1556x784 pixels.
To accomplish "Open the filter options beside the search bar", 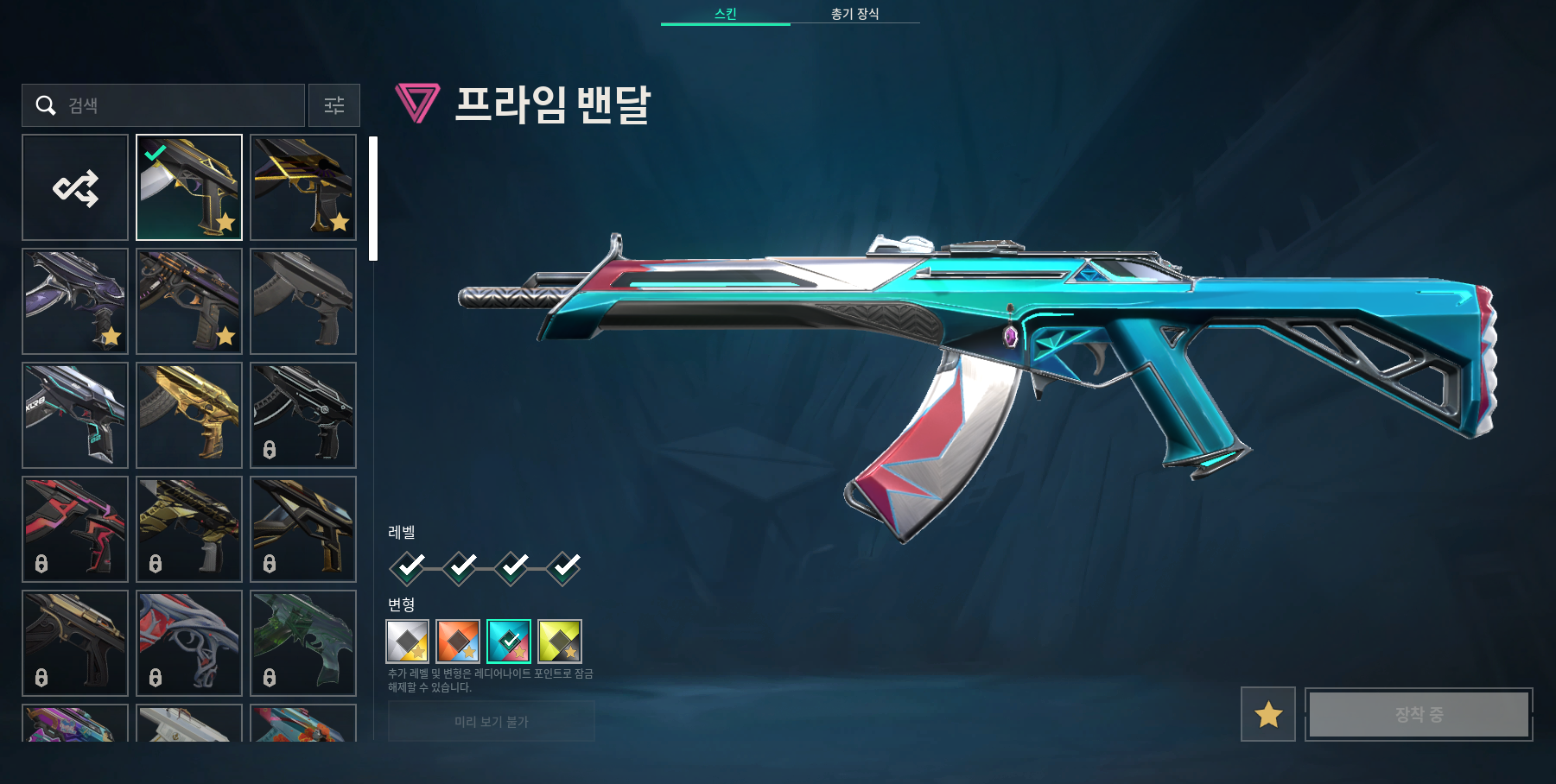I will point(333,105).
